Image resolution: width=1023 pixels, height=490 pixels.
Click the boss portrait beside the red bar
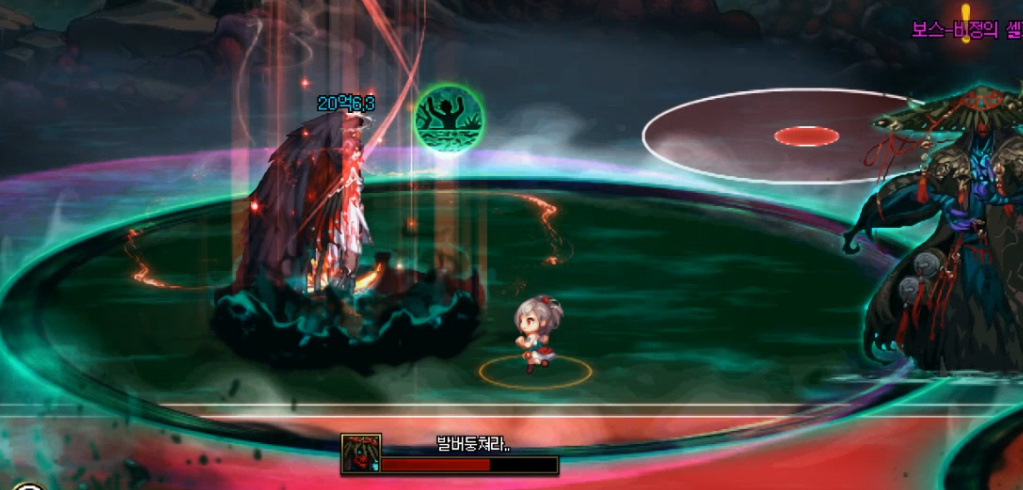pos(361,453)
